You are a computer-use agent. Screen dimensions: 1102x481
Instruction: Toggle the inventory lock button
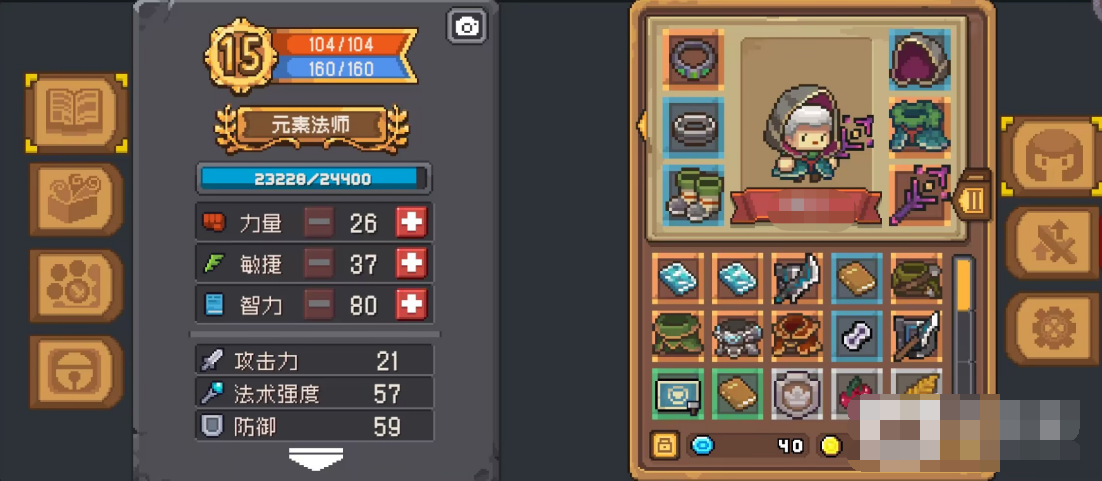click(x=663, y=446)
